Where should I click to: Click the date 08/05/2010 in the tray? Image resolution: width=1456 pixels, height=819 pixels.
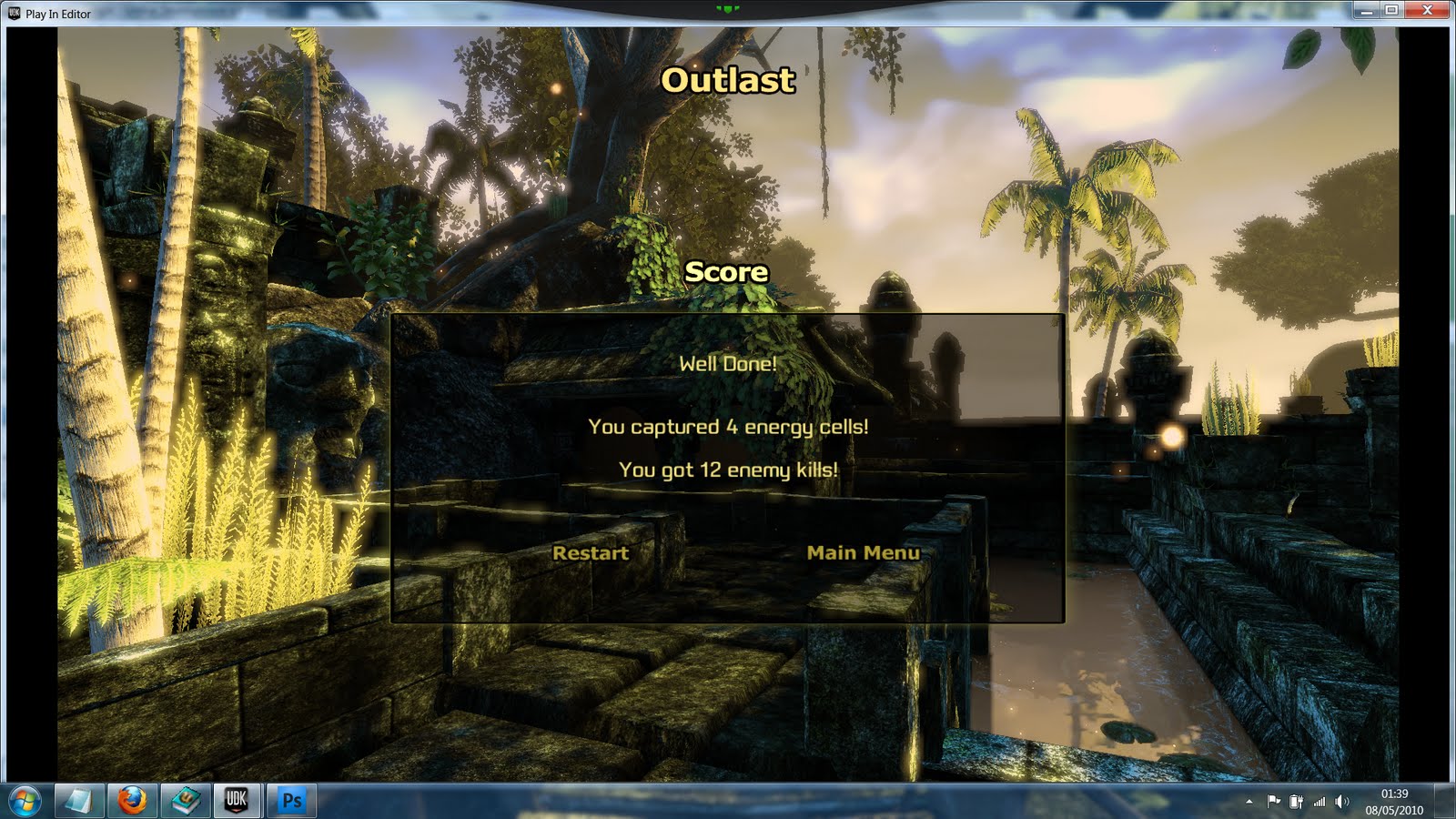coord(1394,810)
